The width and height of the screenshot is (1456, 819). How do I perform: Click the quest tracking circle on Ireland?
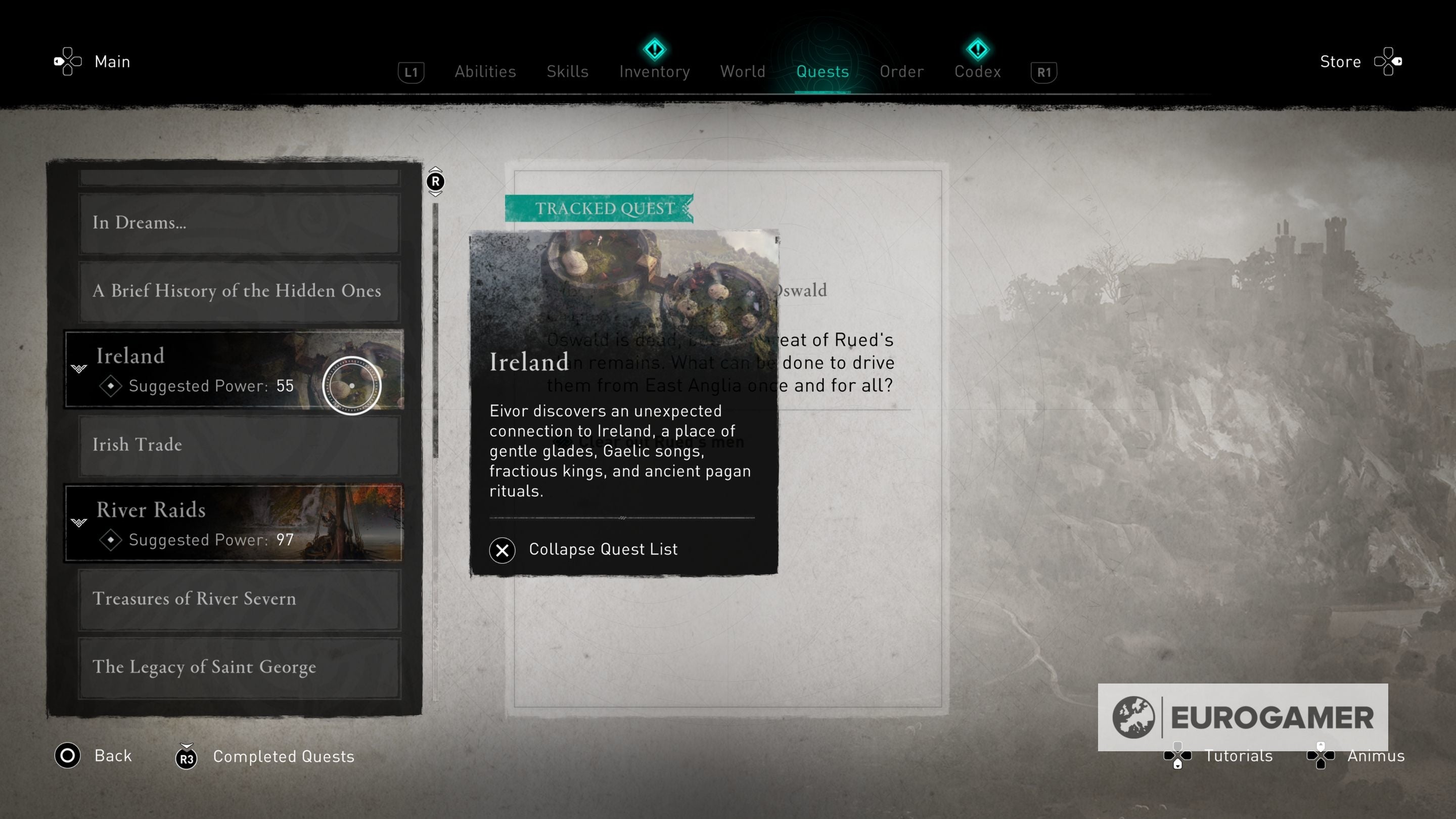(x=352, y=386)
